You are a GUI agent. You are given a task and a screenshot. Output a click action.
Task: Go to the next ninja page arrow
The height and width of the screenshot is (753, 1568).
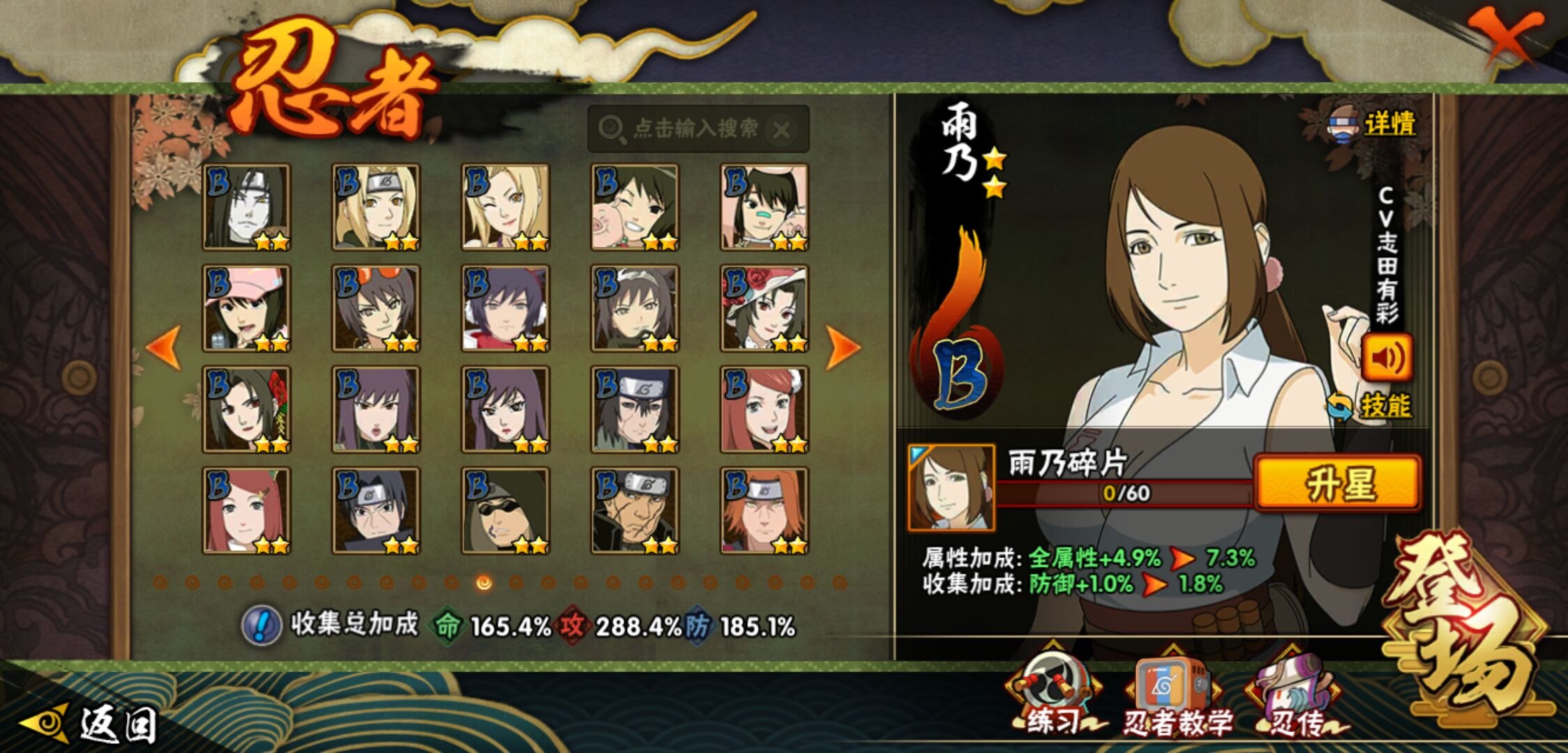pos(843,347)
